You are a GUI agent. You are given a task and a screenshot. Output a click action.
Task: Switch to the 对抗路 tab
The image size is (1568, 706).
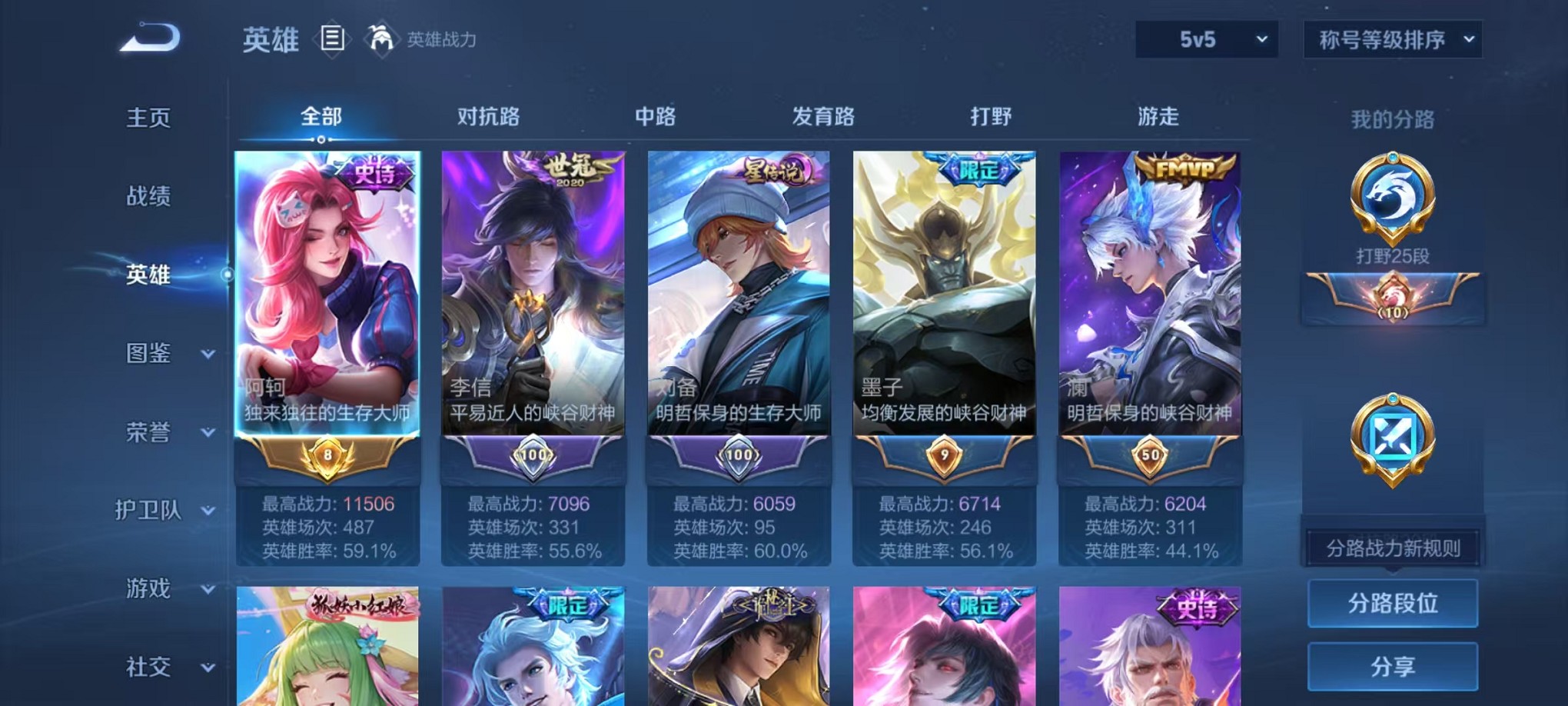pyautogui.click(x=490, y=117)
